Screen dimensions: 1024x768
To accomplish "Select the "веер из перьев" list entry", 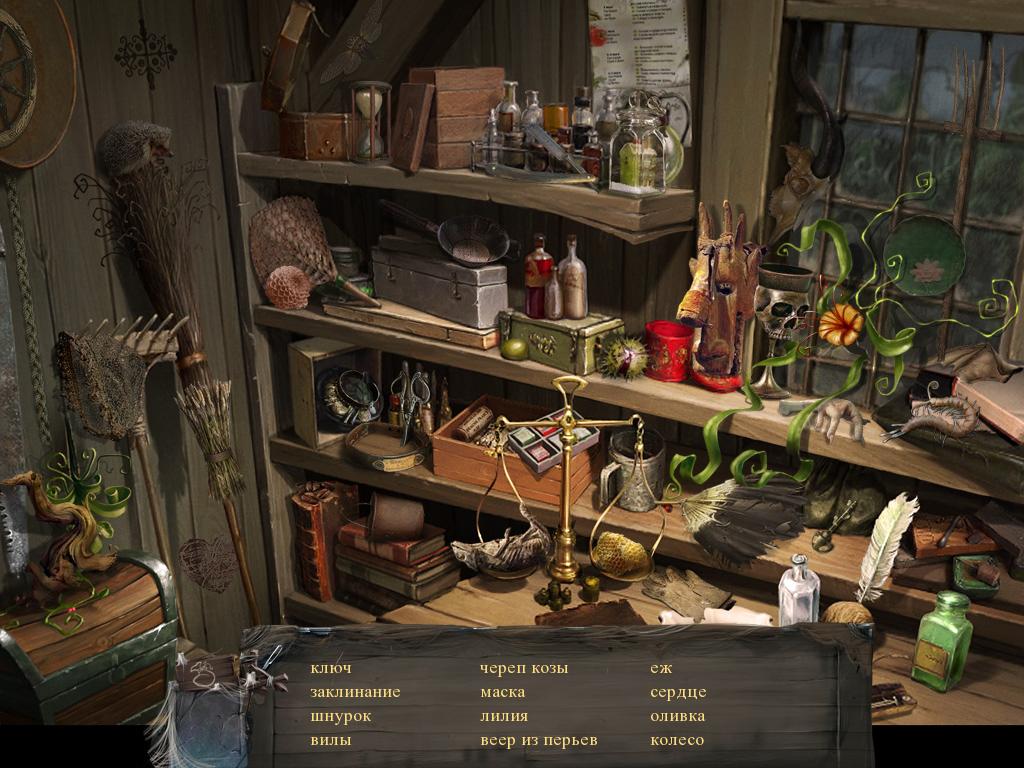I will coord(538,741).
